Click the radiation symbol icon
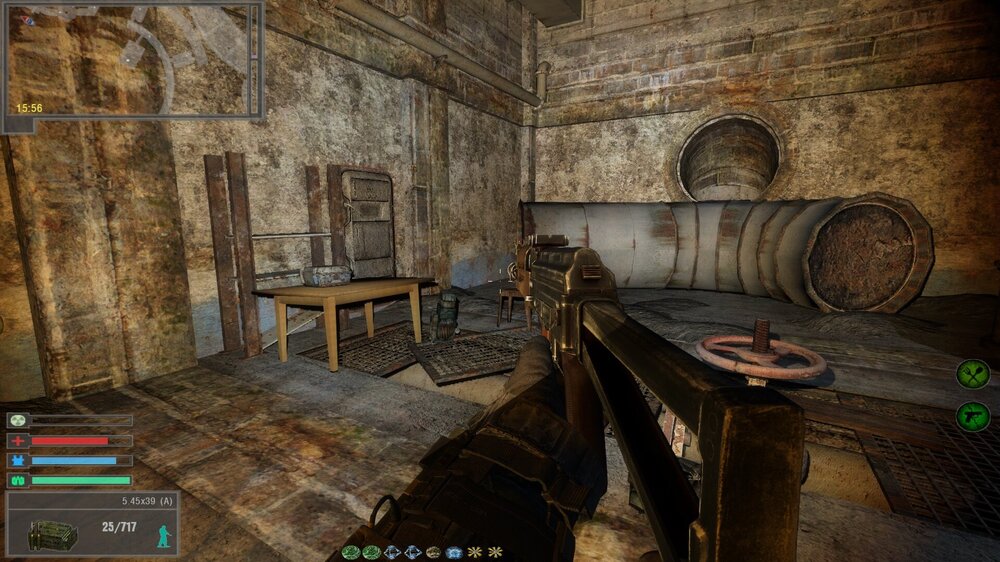The height and width of the screenshot is (562, 1000). [16, 421]
